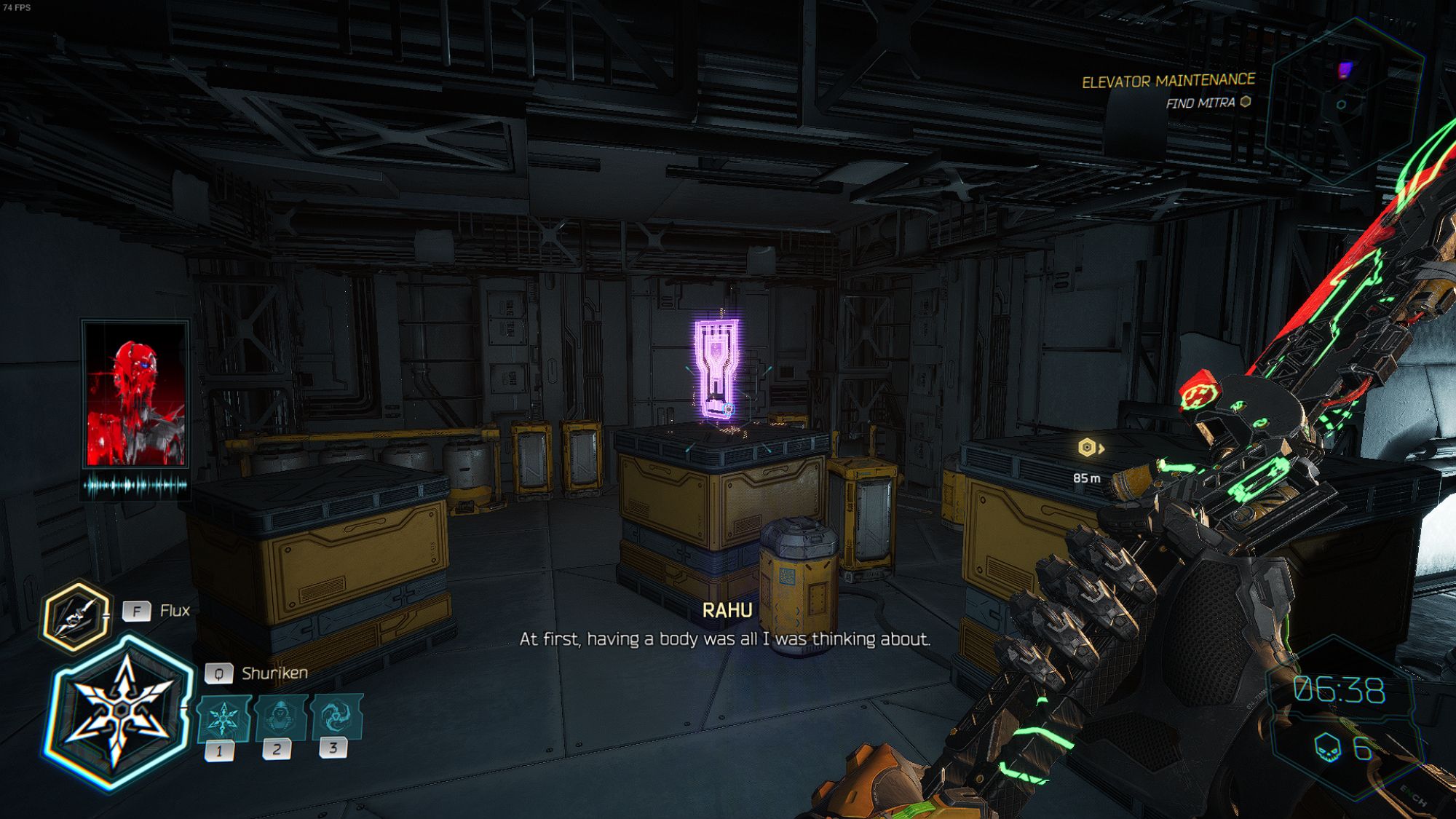Open the Elevator Maintenance objective tracker
Image resolution: width=1456 pixels, height=819 pixels.
click(1168, 82)
